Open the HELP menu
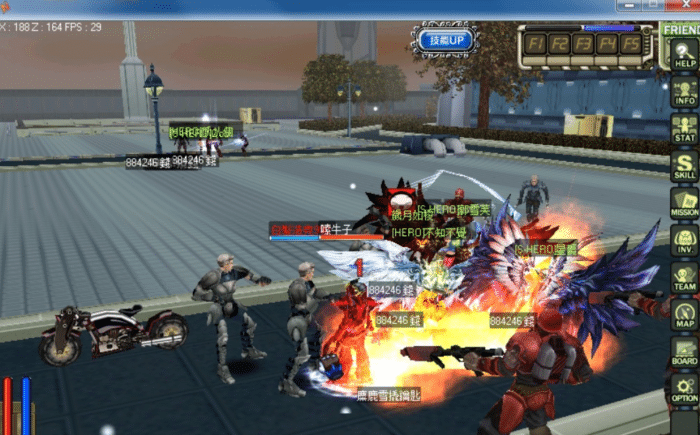The image size is (700, 435). [x=685, y=54]
